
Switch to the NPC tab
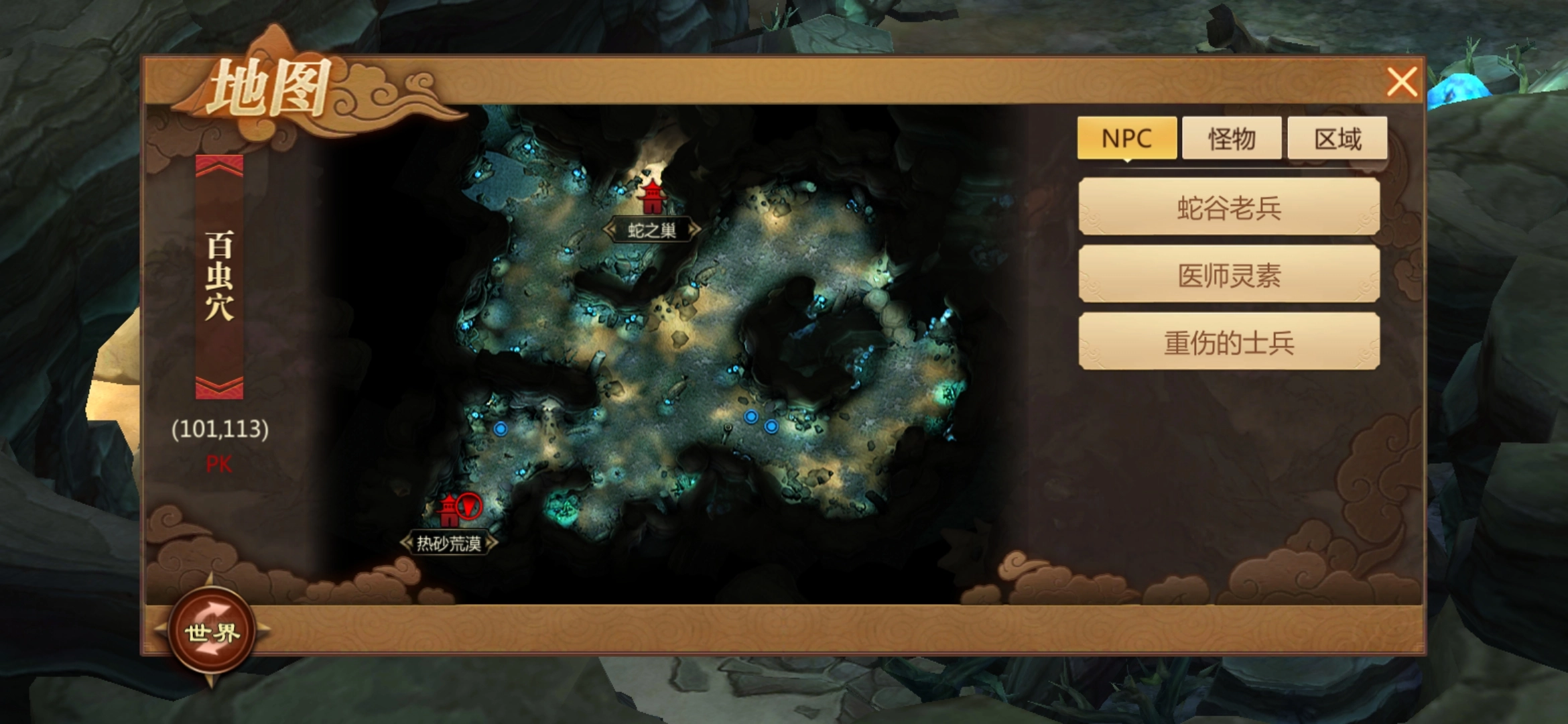click(1126, 138)
